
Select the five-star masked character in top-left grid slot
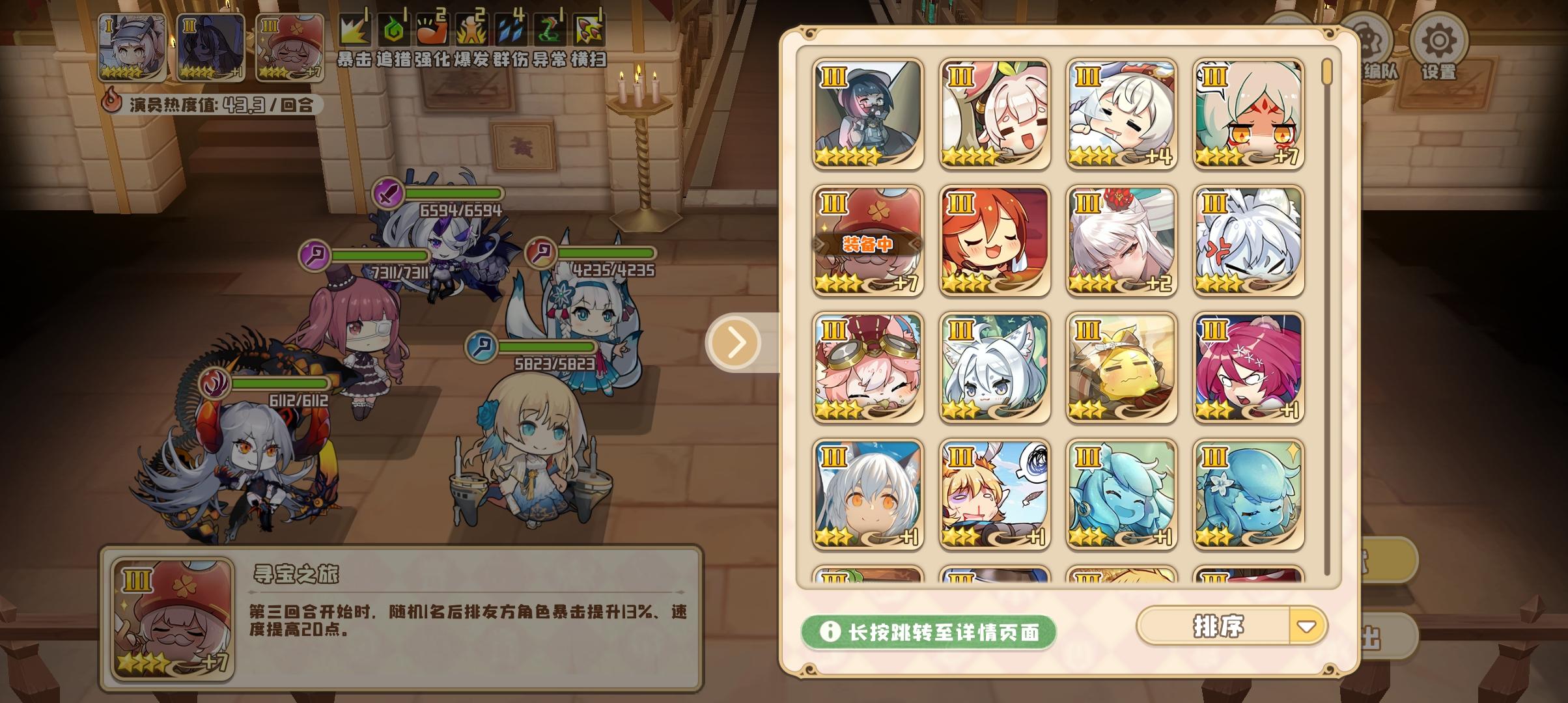(x=869, y=114)
